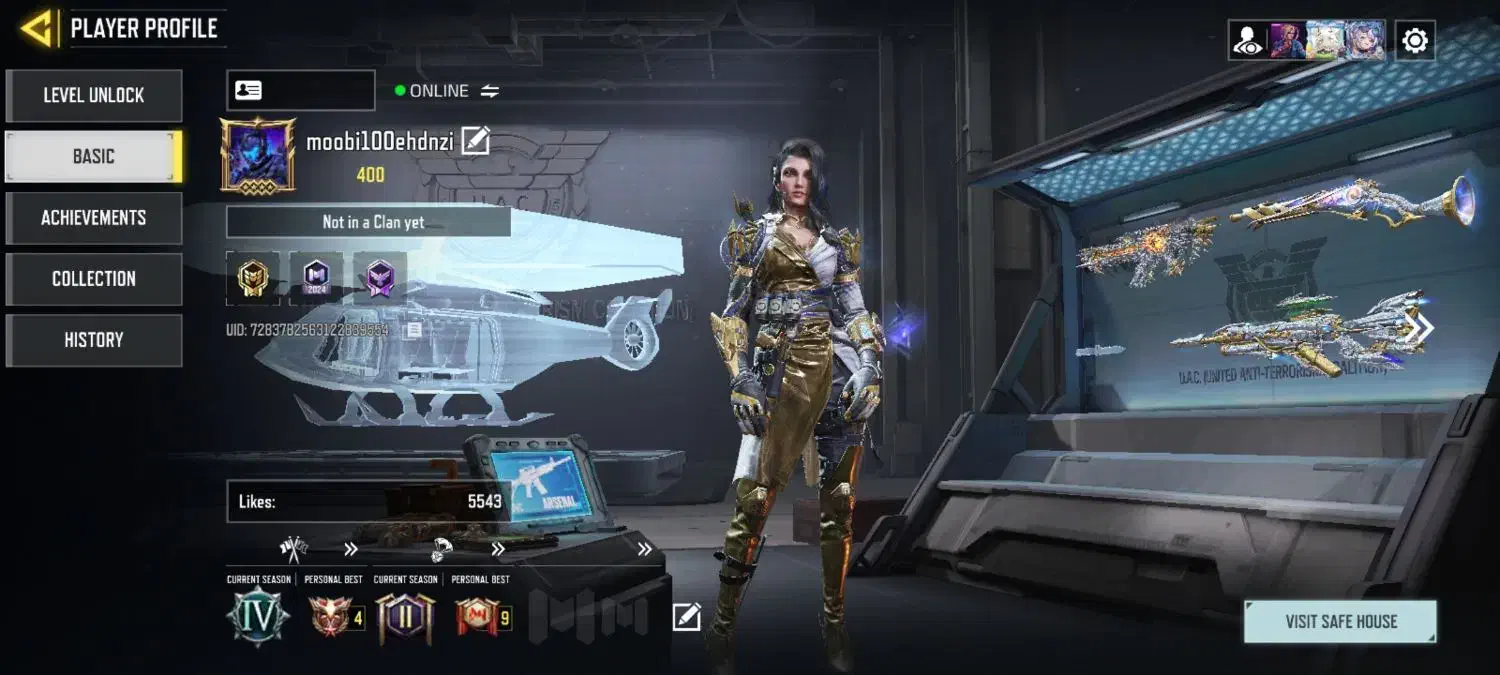This screenshot has width=1500, height=675.
Task: Show the Collection tab
Action: tap(94, 279)
